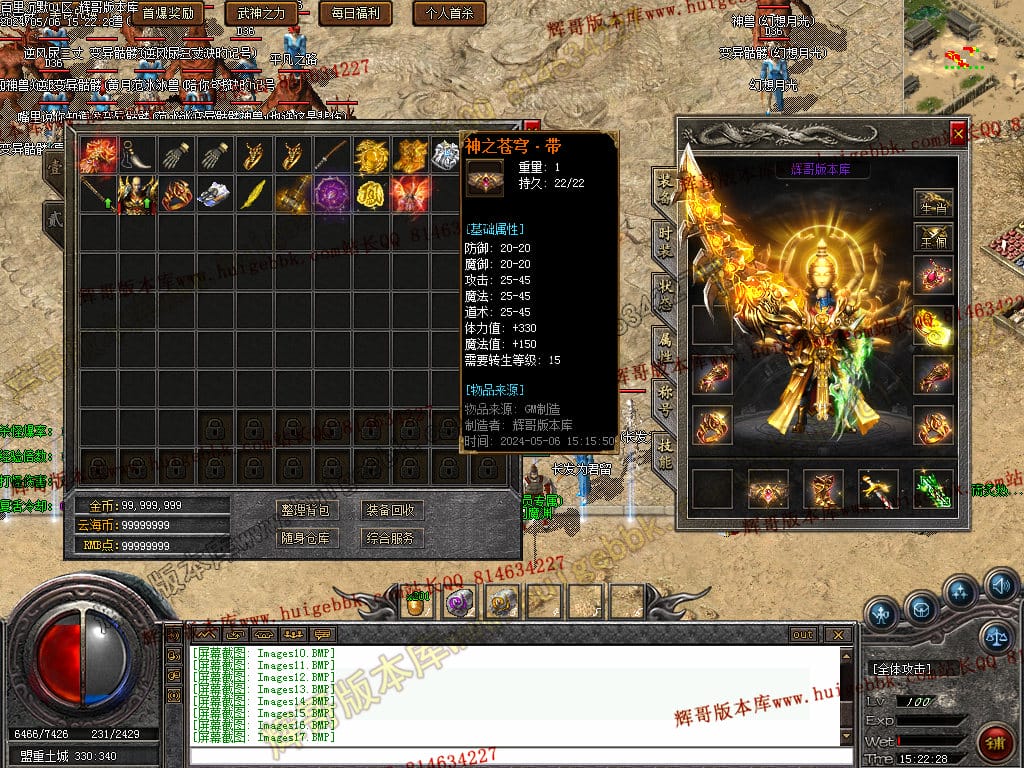Switch to the 状态 status tab

pyautogui.click(x=665, y=291)
